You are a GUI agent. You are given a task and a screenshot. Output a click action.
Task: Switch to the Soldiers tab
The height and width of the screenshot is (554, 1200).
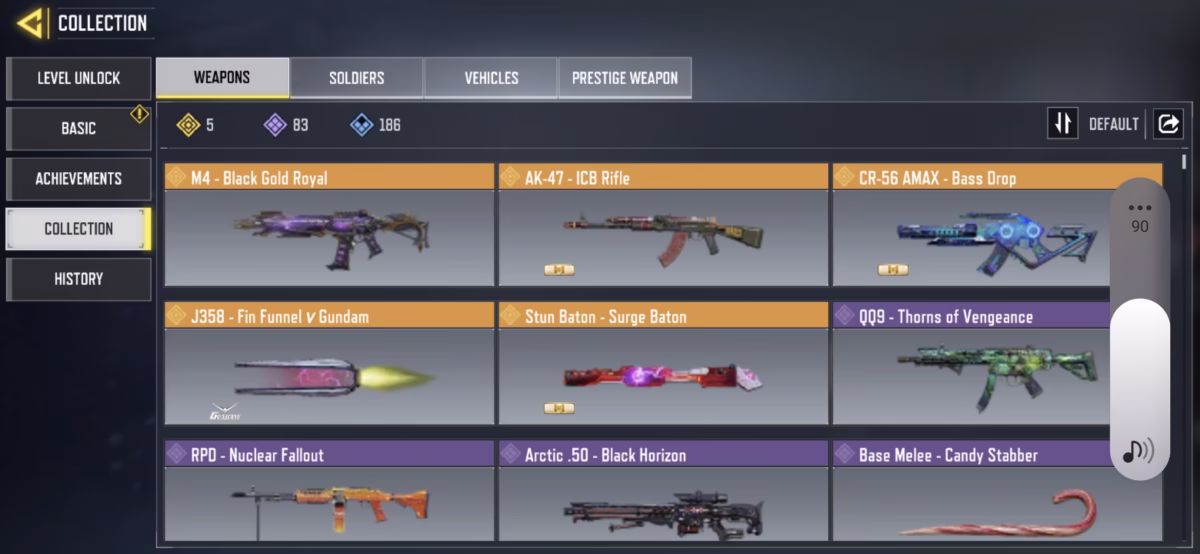[356, 78]
